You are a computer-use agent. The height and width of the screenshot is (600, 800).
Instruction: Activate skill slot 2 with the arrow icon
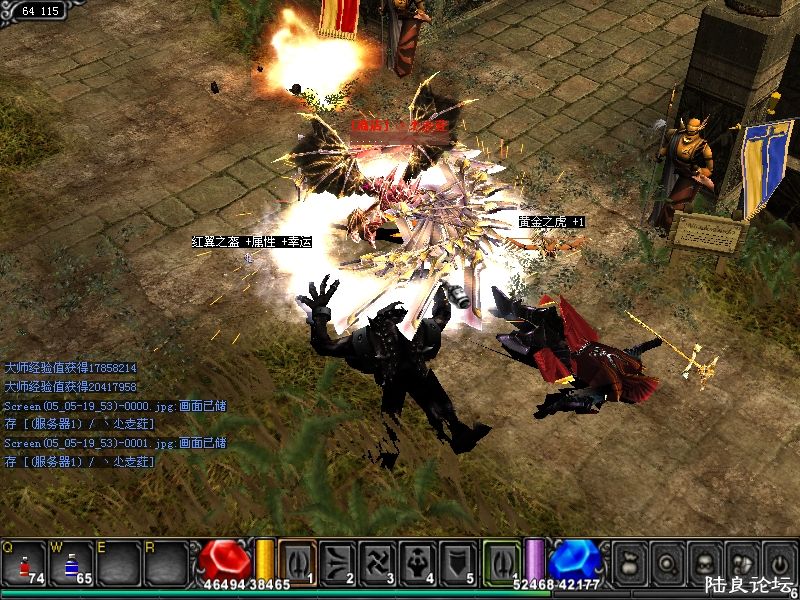click(x=337, y=561)
